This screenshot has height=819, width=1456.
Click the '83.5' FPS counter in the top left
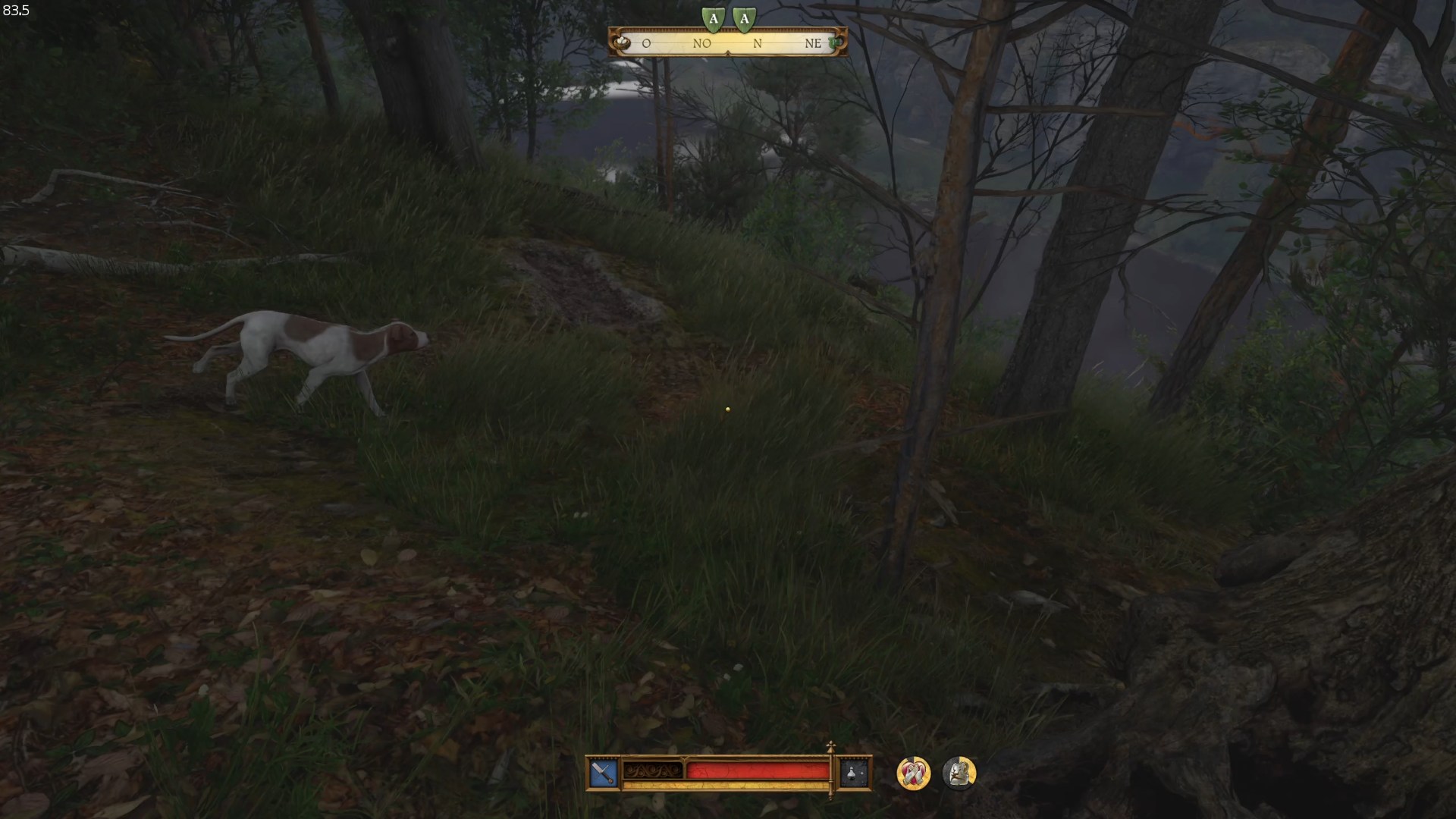coord(15,11)
